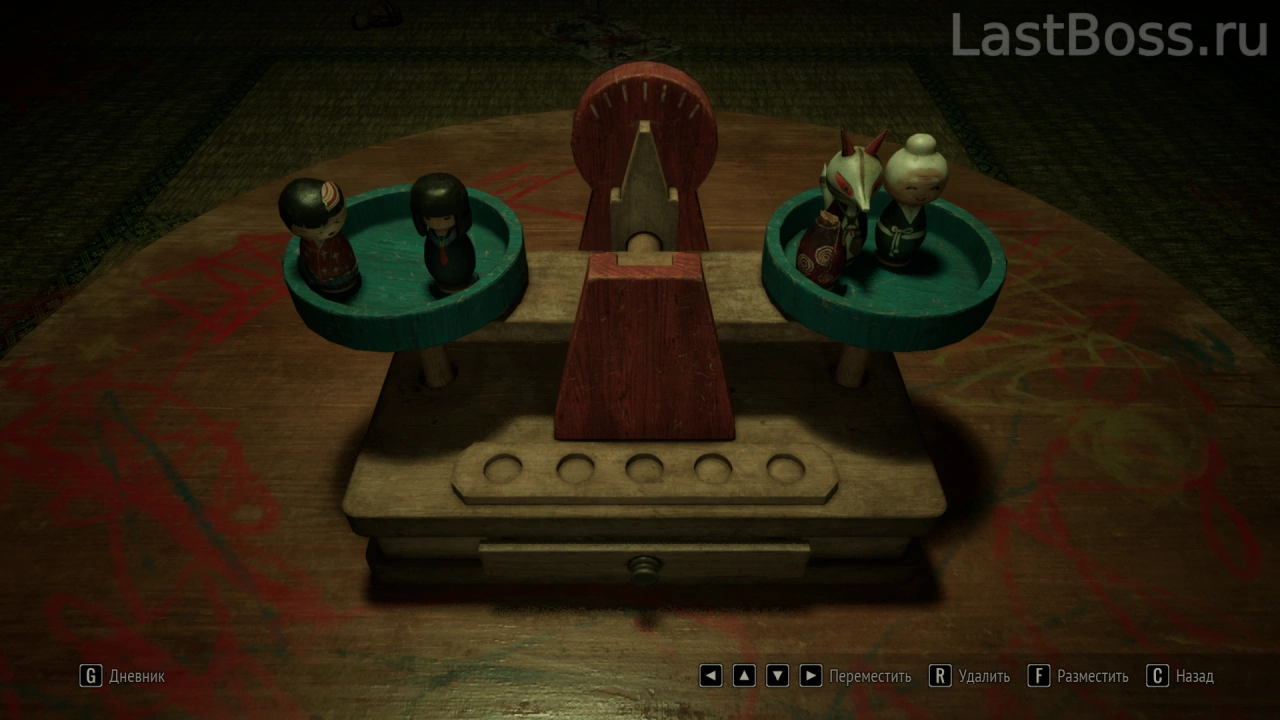Select the black-haired girl doll on the scale

tap(442, 232)
